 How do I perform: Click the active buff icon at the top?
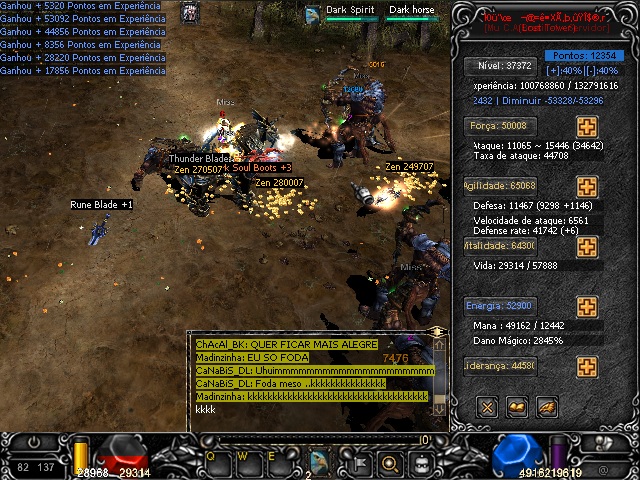189,13
